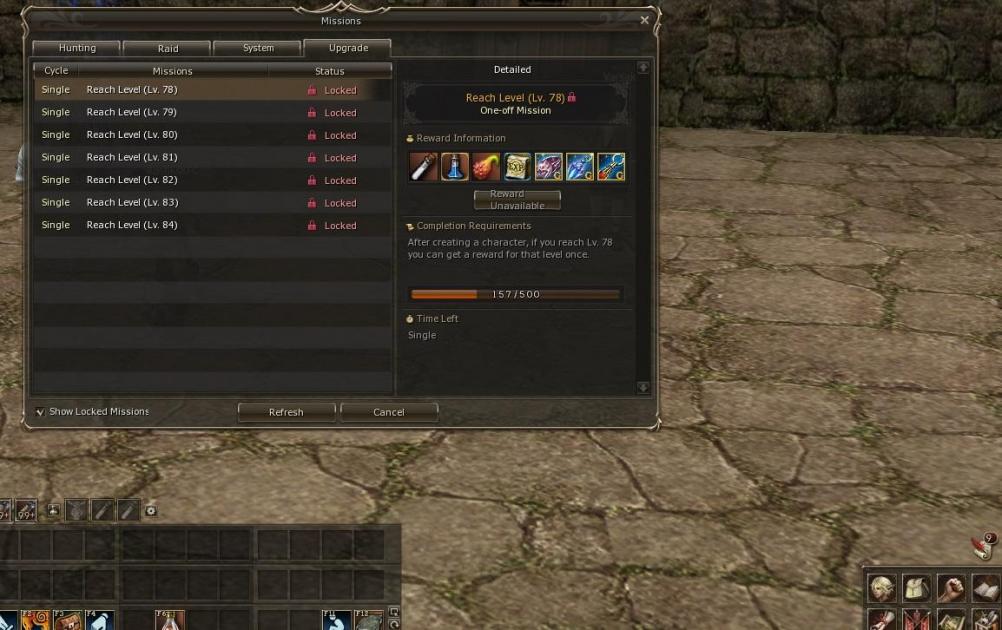This screenshot has width=1002, height=630.
Task: Inspect the blue potion flask reward
Action: 455,167
